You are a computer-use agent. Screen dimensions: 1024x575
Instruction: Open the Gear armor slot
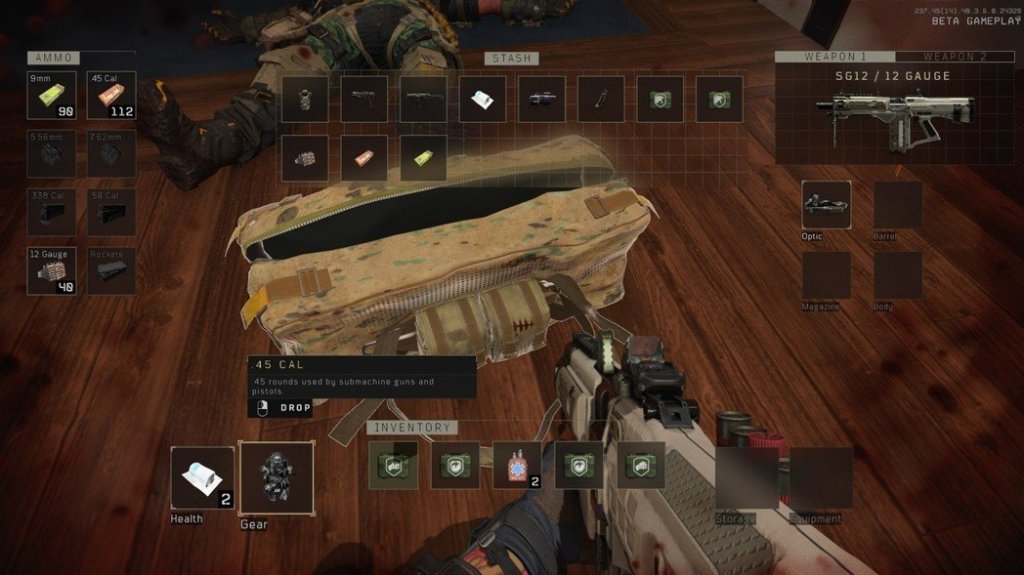276,477
